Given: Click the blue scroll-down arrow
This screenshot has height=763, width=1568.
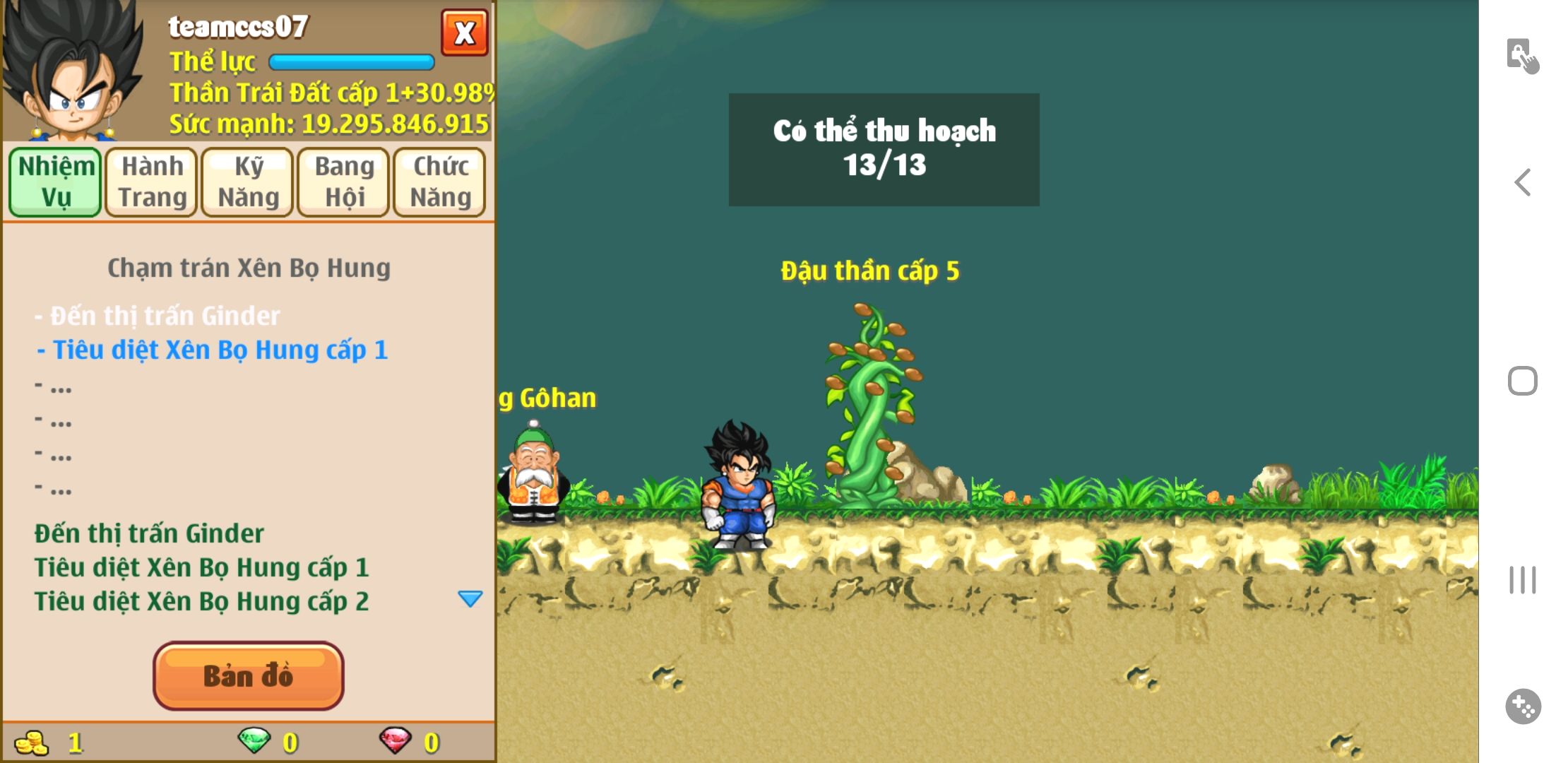Looking at the screenshot, I should [470, 599].
